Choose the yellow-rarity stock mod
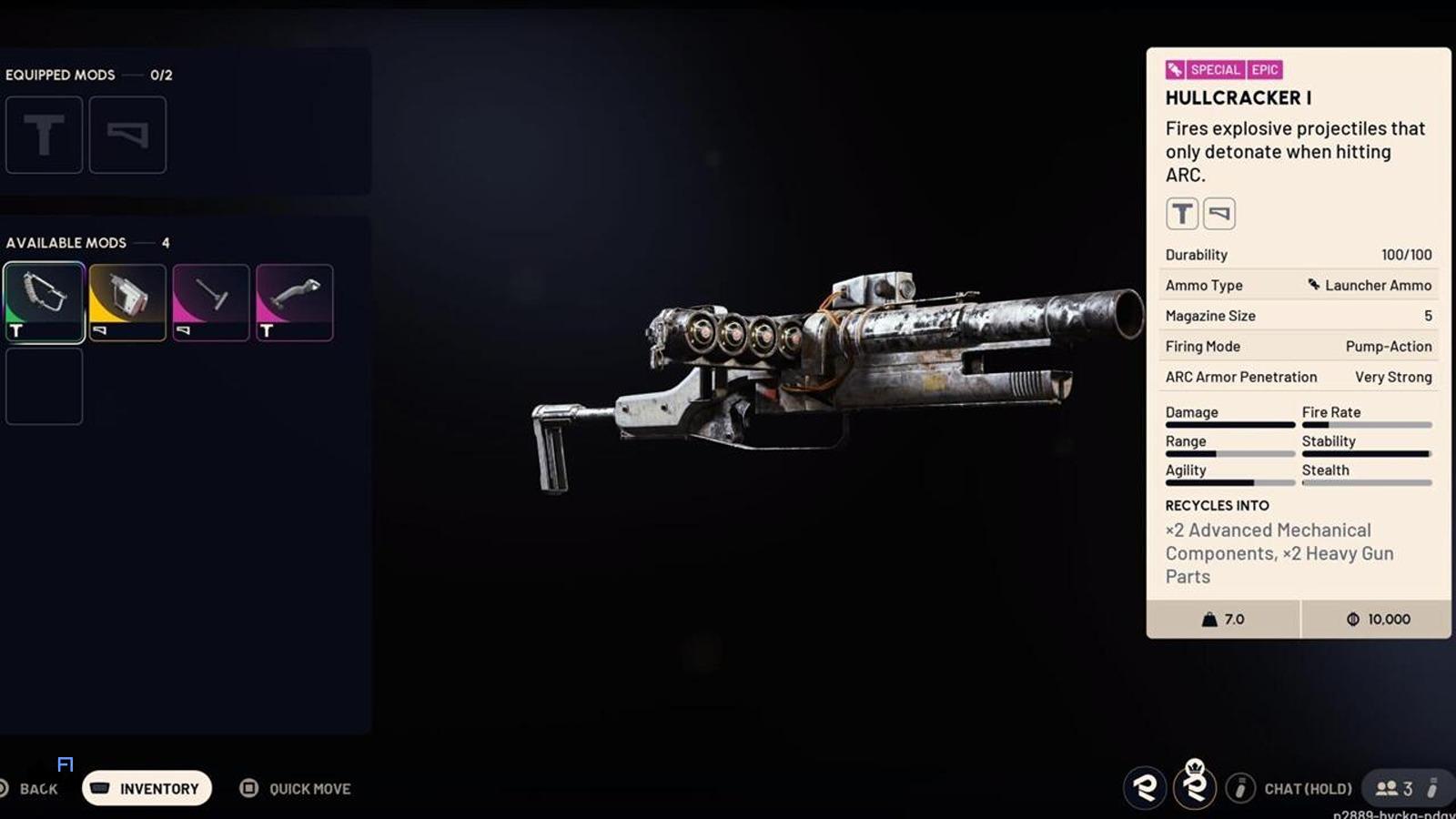Viewport: 1456px width, 819px height. [127, 302]
